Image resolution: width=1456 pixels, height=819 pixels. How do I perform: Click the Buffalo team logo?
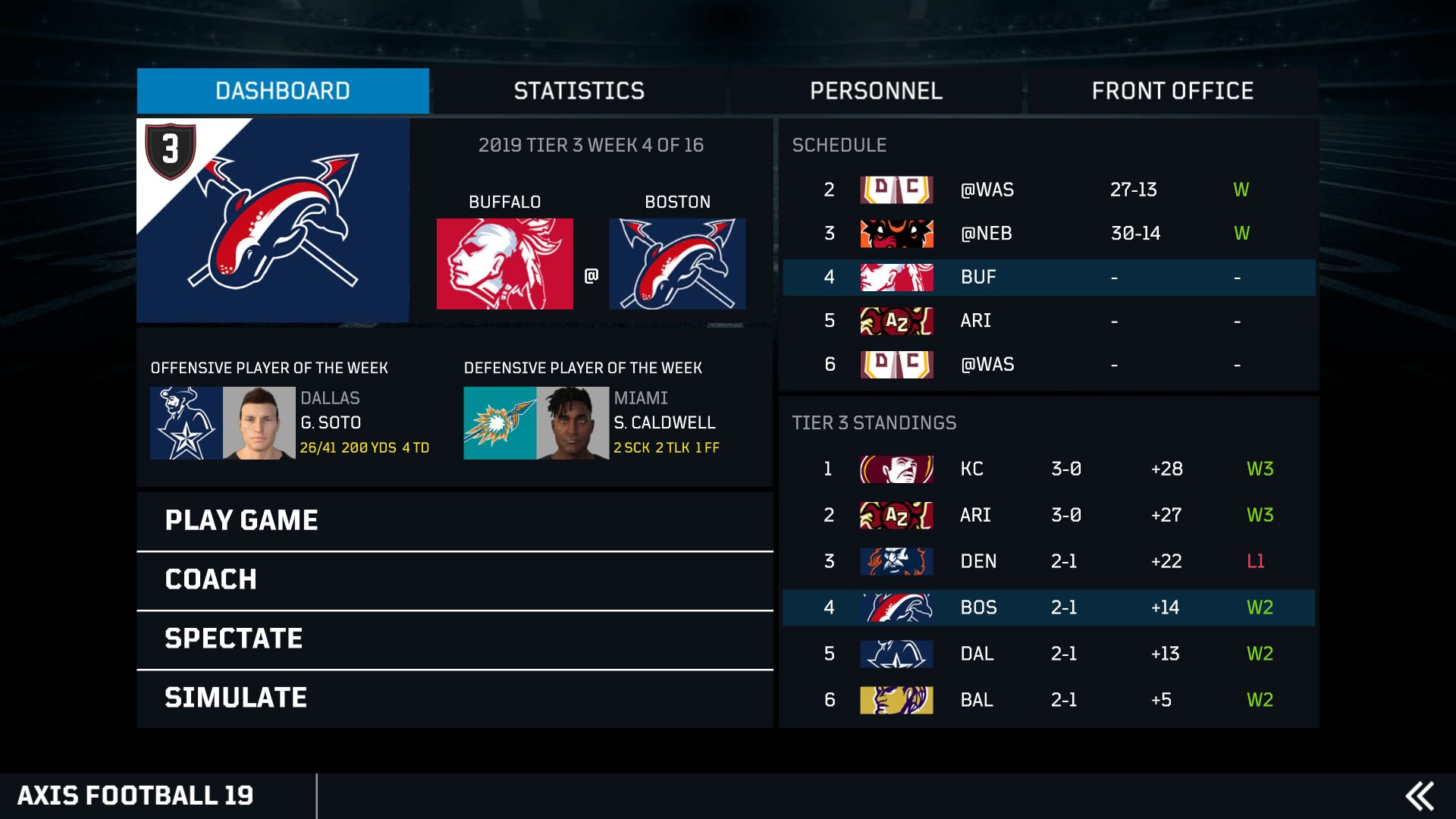coord(506,264)
